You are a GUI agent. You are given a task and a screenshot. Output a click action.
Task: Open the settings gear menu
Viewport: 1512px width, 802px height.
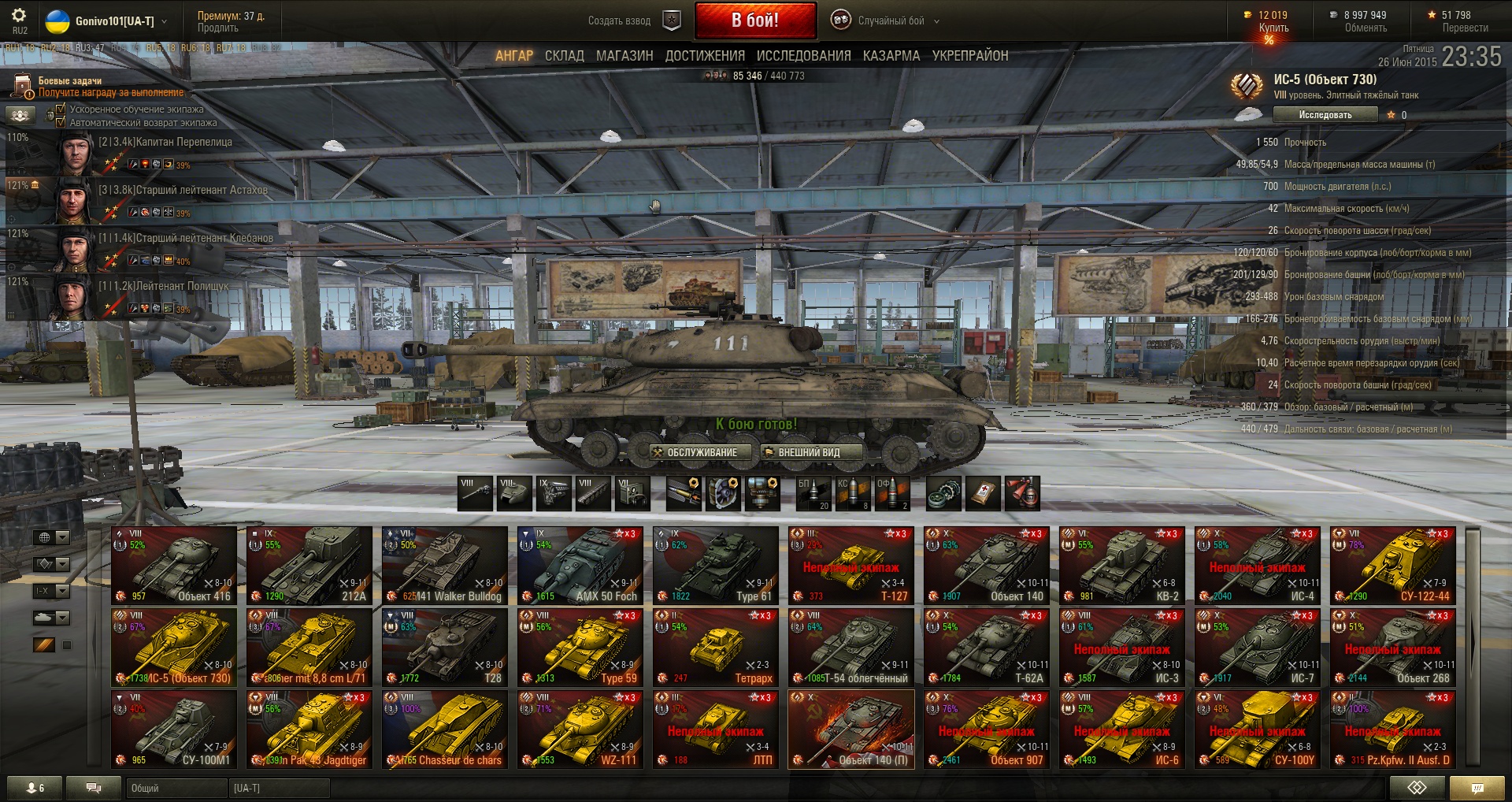pyautogui.click(x=19, y=16)
